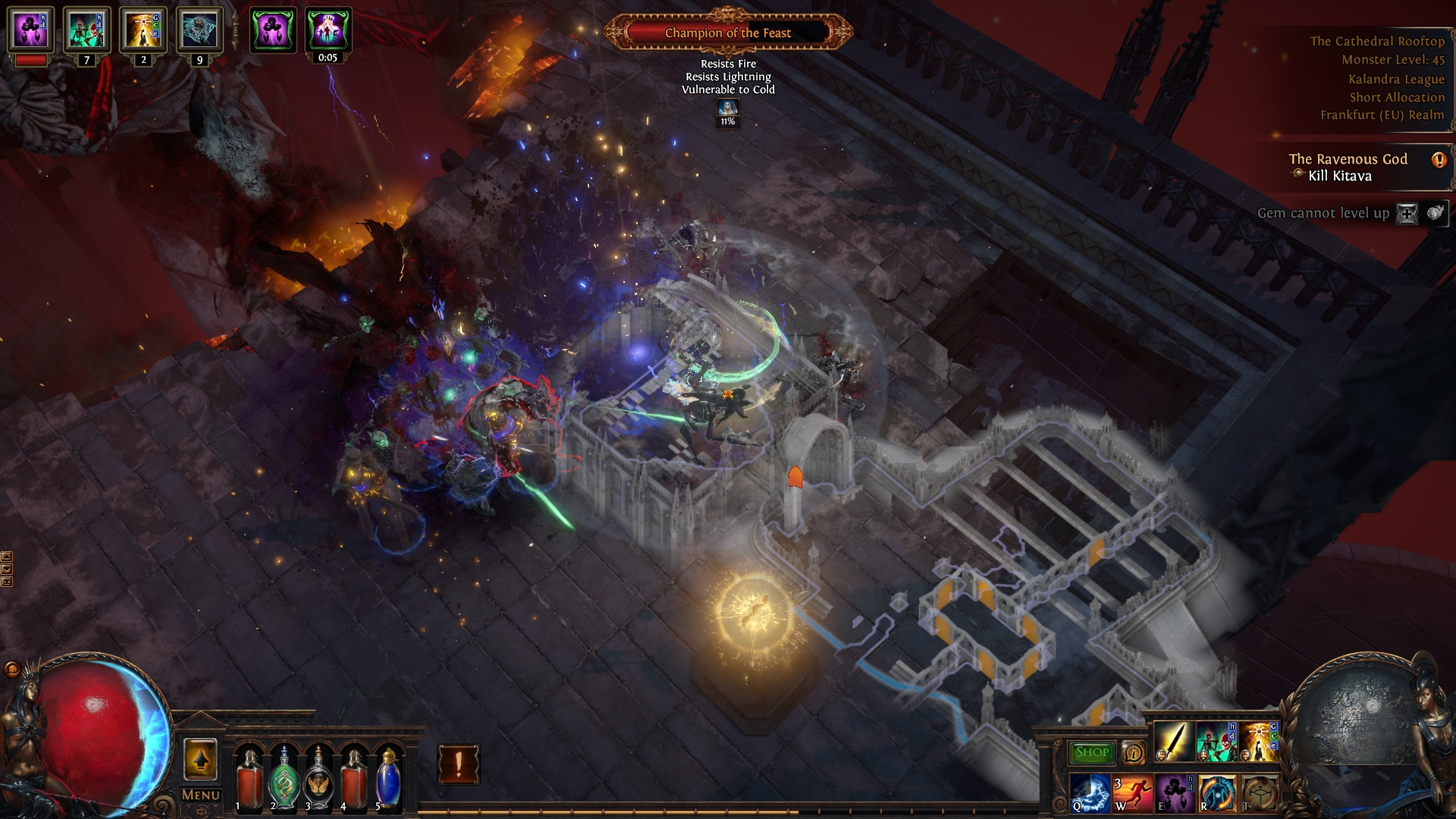Use the red life flask numbered 1
The height and width of the screenshot is (819, 1456).
[249, 777]
